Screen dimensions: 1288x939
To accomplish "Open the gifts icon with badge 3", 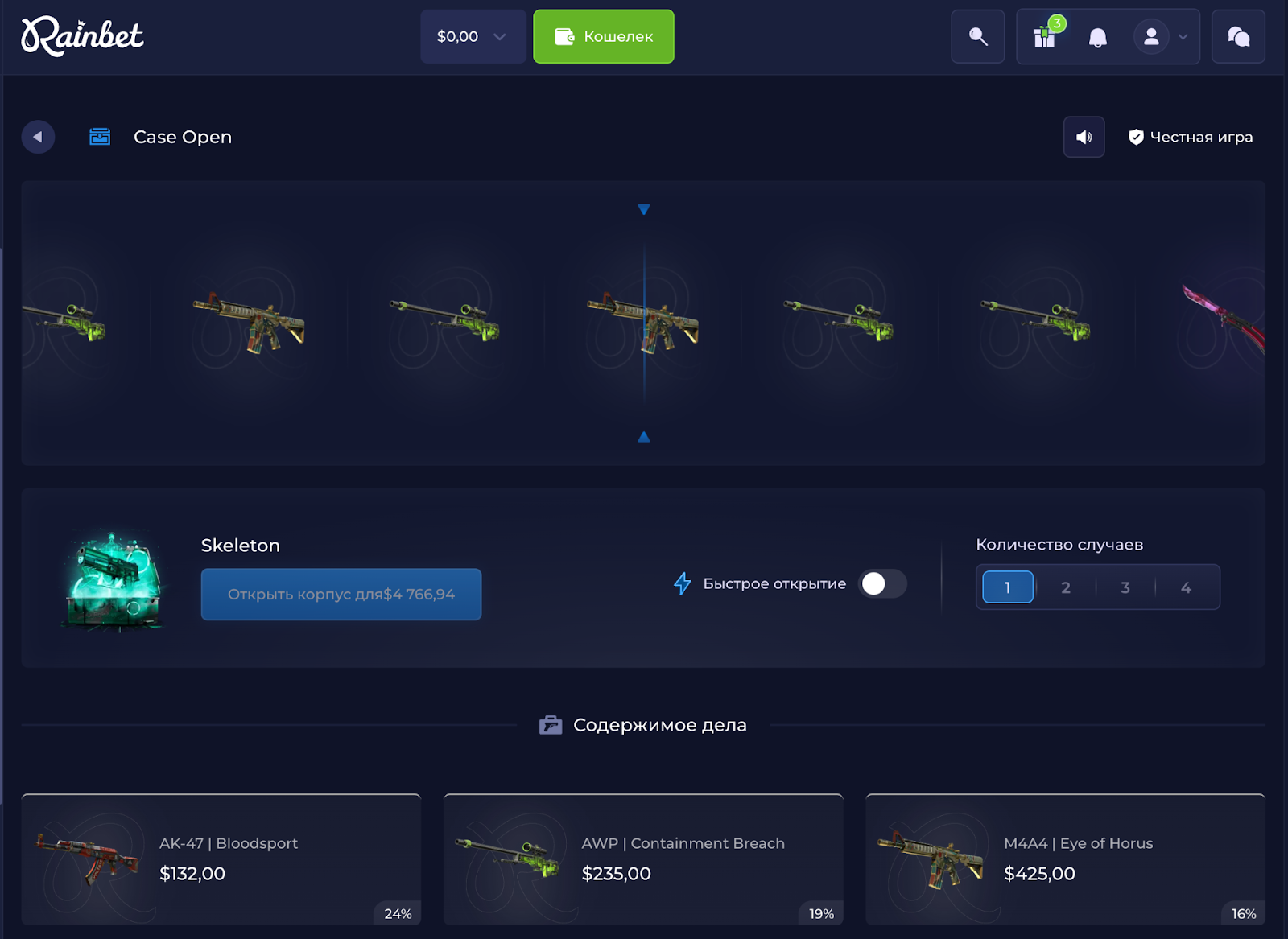I will [x=1045, y=37].
